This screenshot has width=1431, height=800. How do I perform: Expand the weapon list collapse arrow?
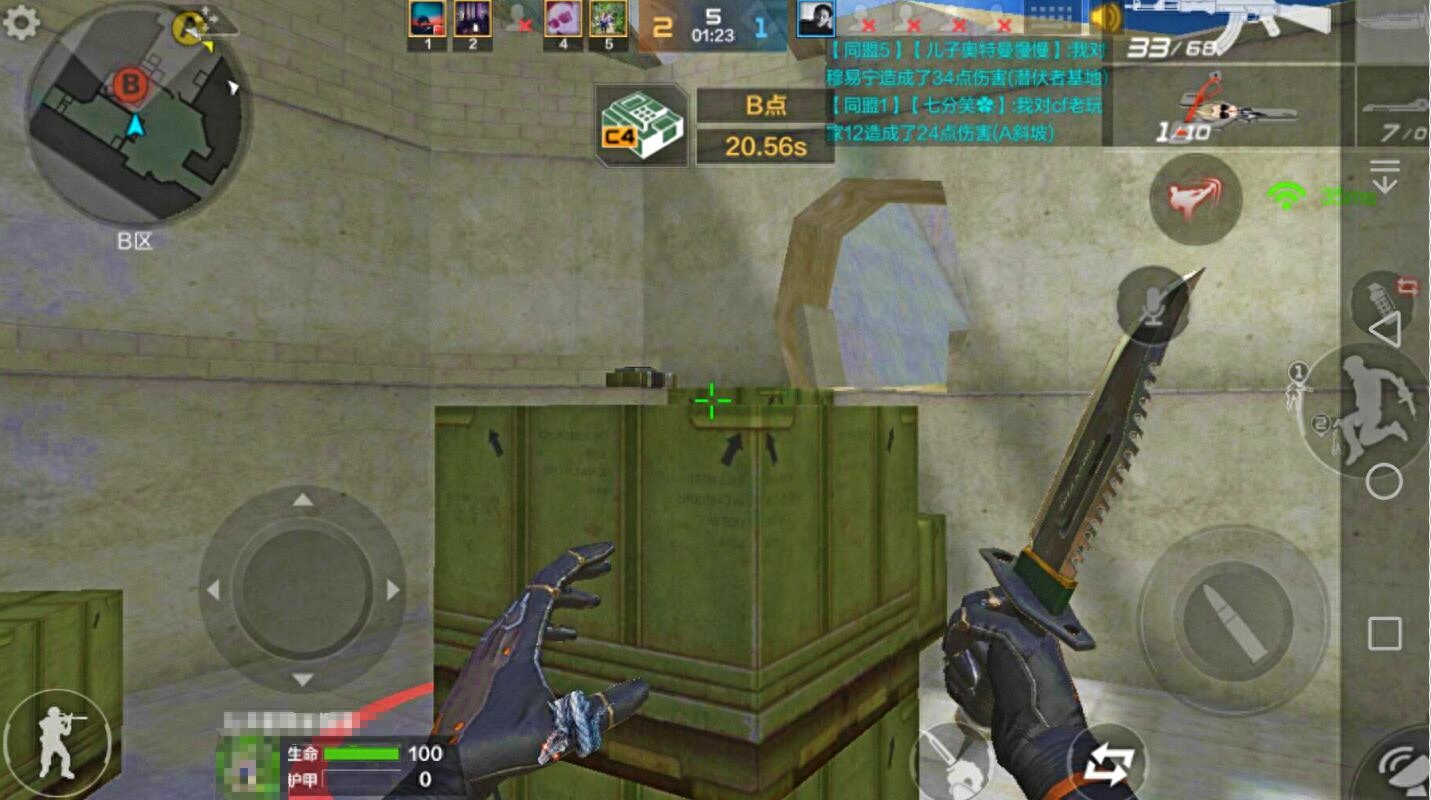coord(1385,176)
